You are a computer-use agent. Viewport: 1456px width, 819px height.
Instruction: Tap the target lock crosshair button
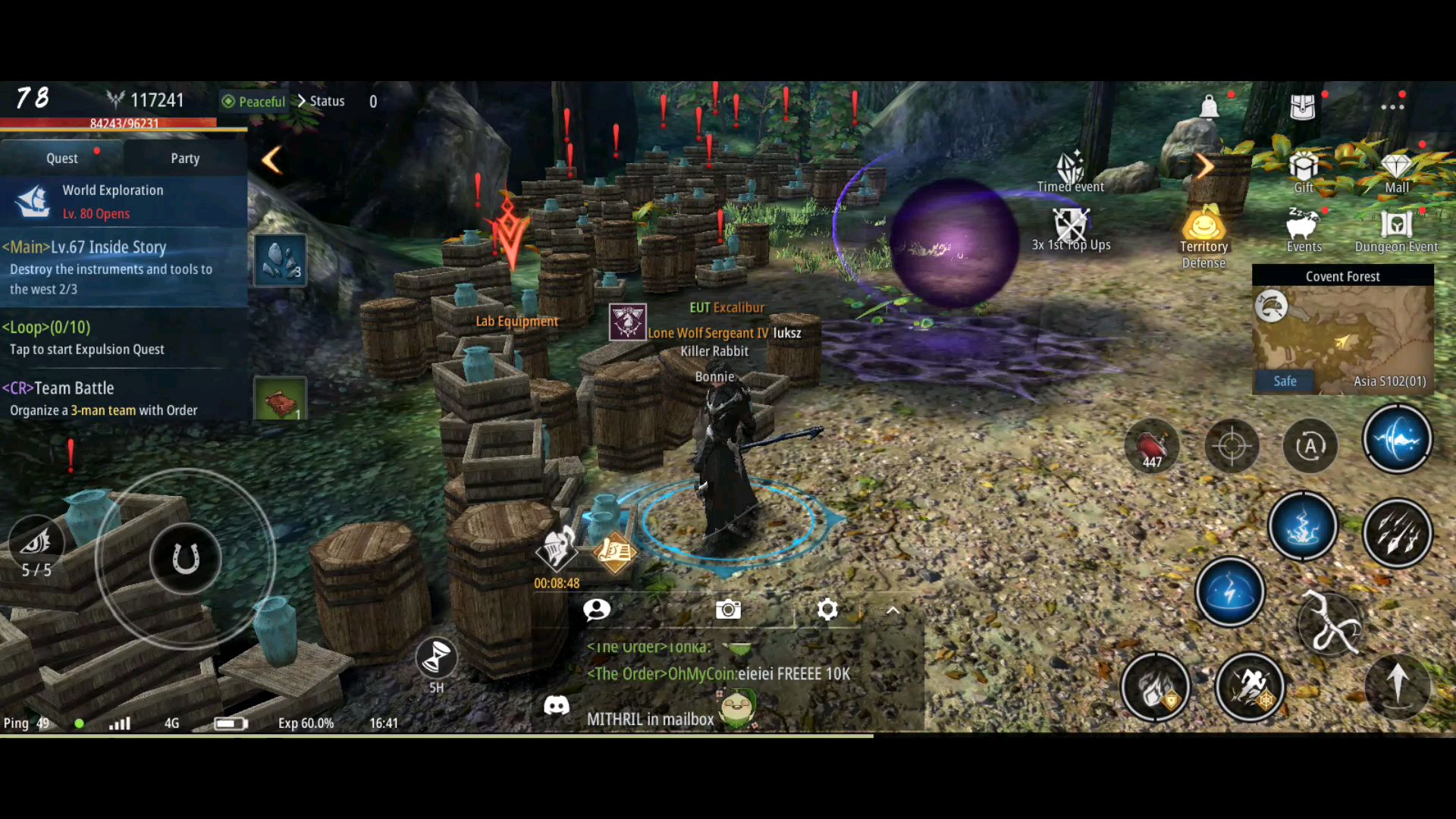pyautogui.click(x=1232, y=446)
